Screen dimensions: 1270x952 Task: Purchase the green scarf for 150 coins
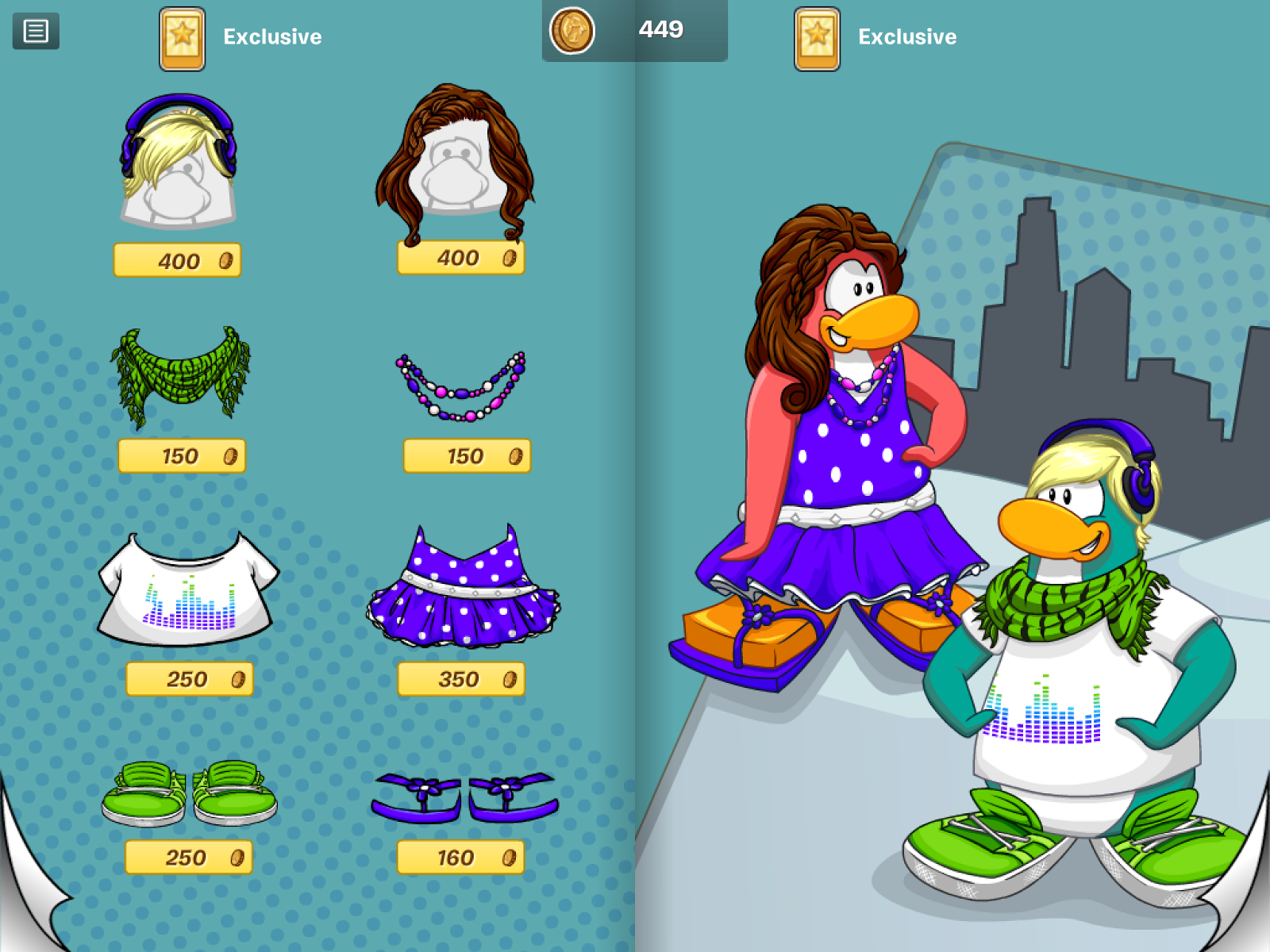[181, 455]
